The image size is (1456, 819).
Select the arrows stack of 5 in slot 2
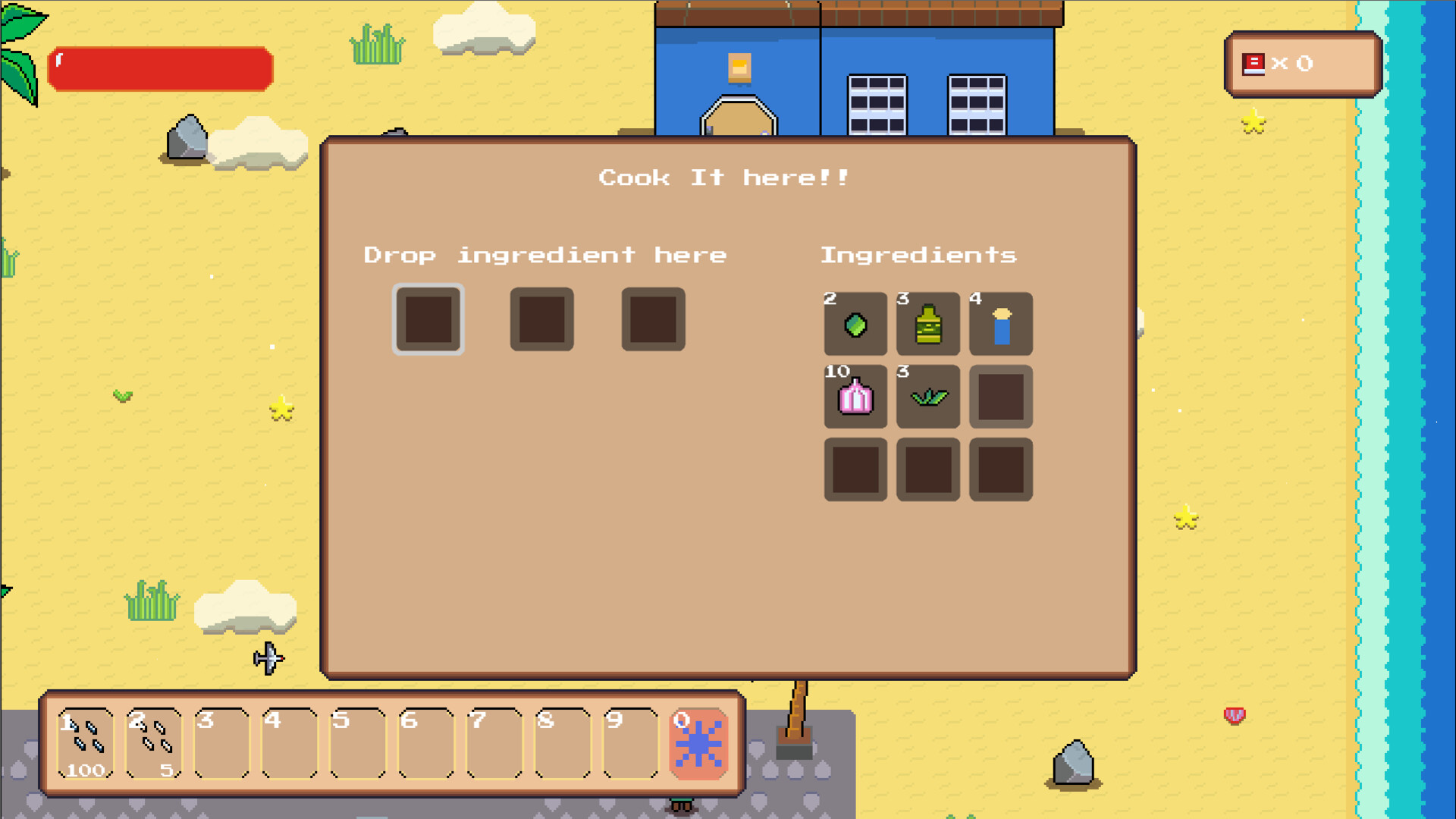(x=154, y=741)
